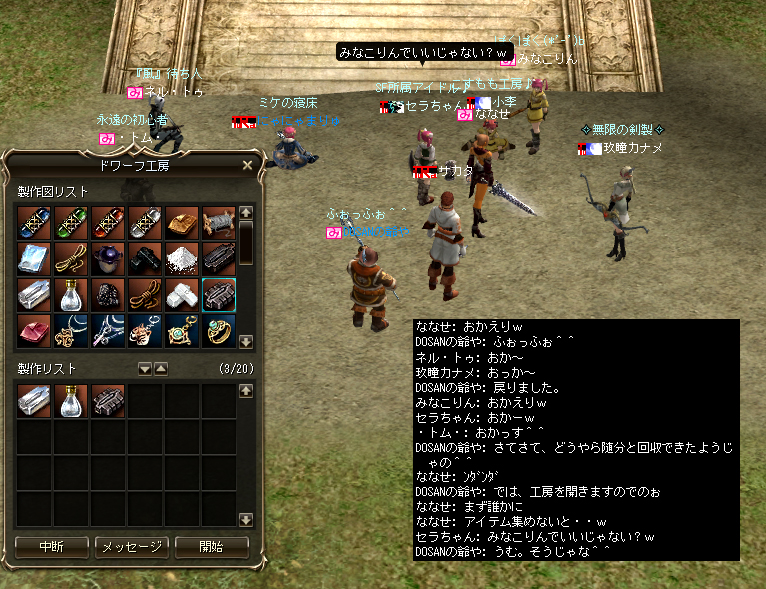Select the highlighted dark metal plate recipe
Image resolution: width=766 pixels, height=589 pixels.
tap(218, 295)
